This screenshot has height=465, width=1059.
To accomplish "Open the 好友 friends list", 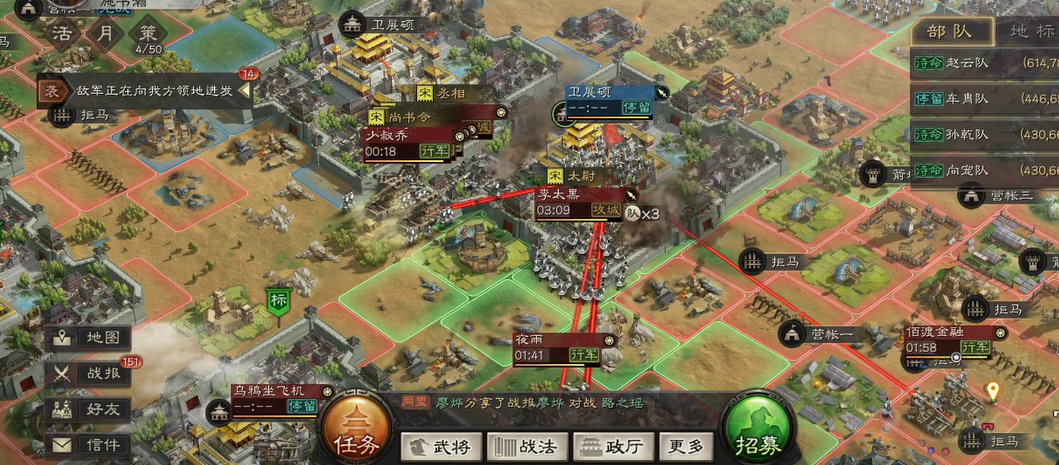I will (88, 408).
